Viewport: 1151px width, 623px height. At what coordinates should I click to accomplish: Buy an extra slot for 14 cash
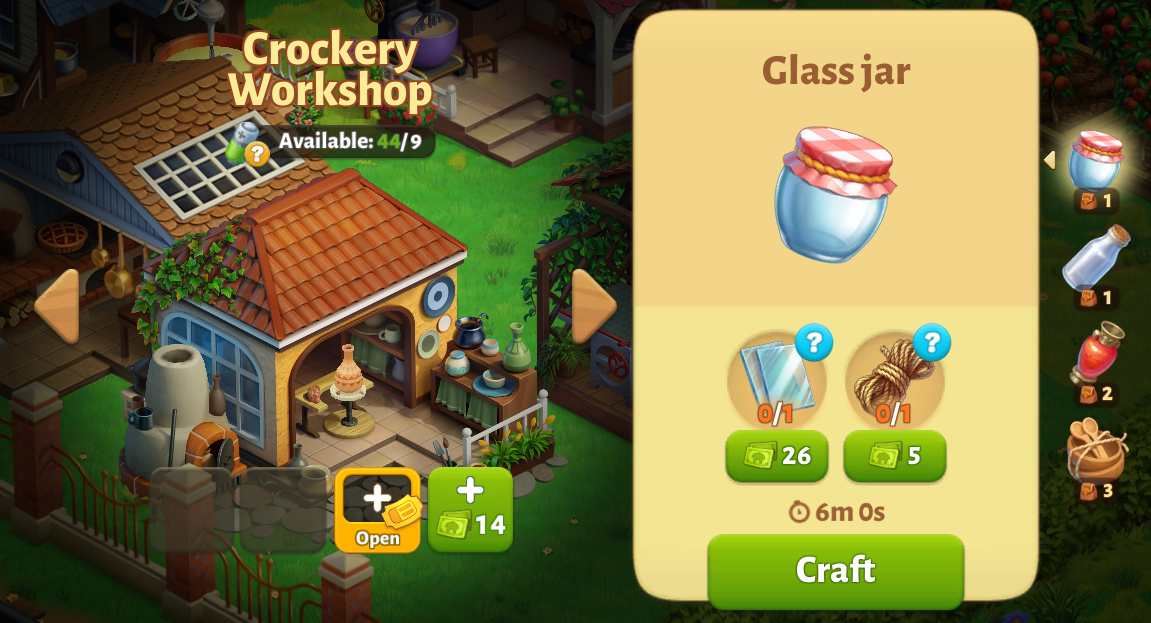click(470, 510)
